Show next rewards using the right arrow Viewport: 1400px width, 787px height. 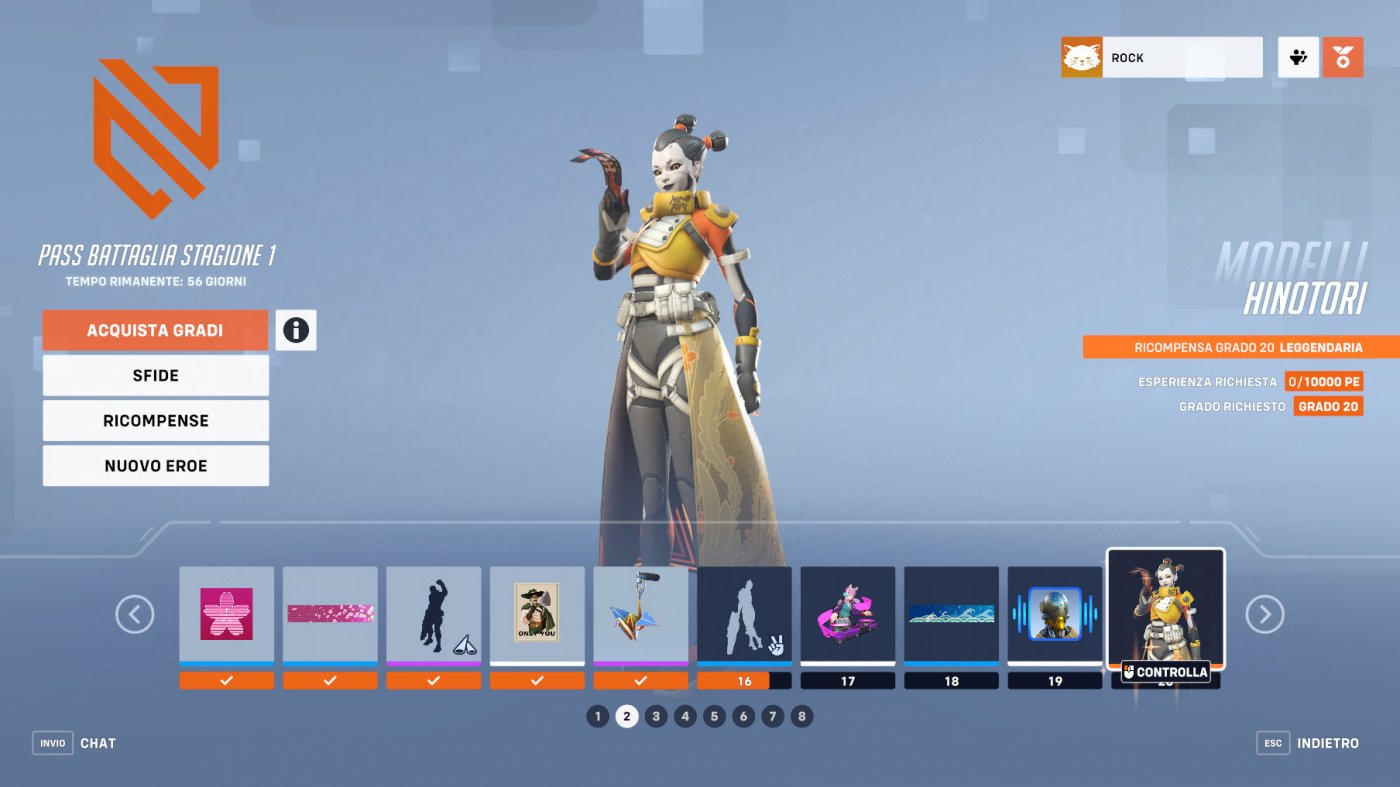(1265, 614)
